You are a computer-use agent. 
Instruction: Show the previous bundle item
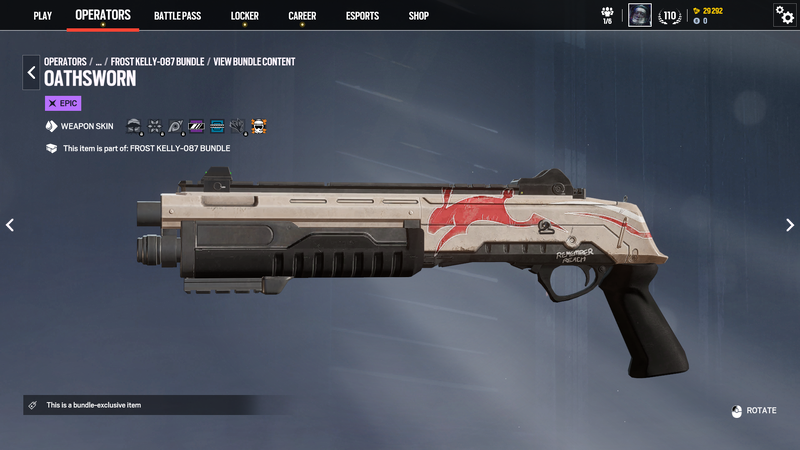tap(10, 225)
